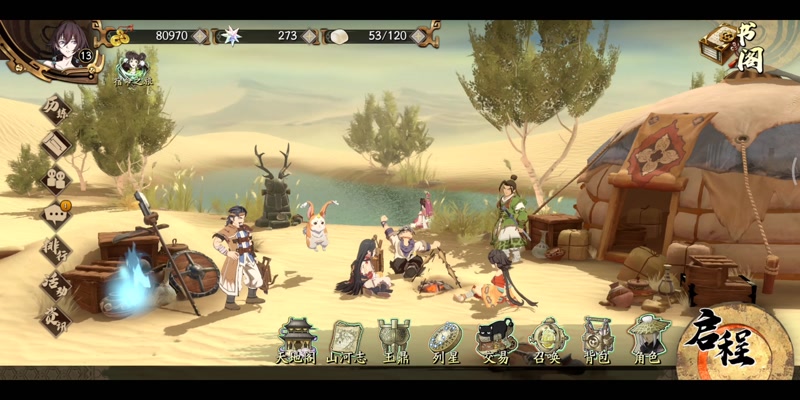The image size is (800, 400).
Task: Open the book icon in side menu
Action: pyautogui.click(x=56, y=145)
